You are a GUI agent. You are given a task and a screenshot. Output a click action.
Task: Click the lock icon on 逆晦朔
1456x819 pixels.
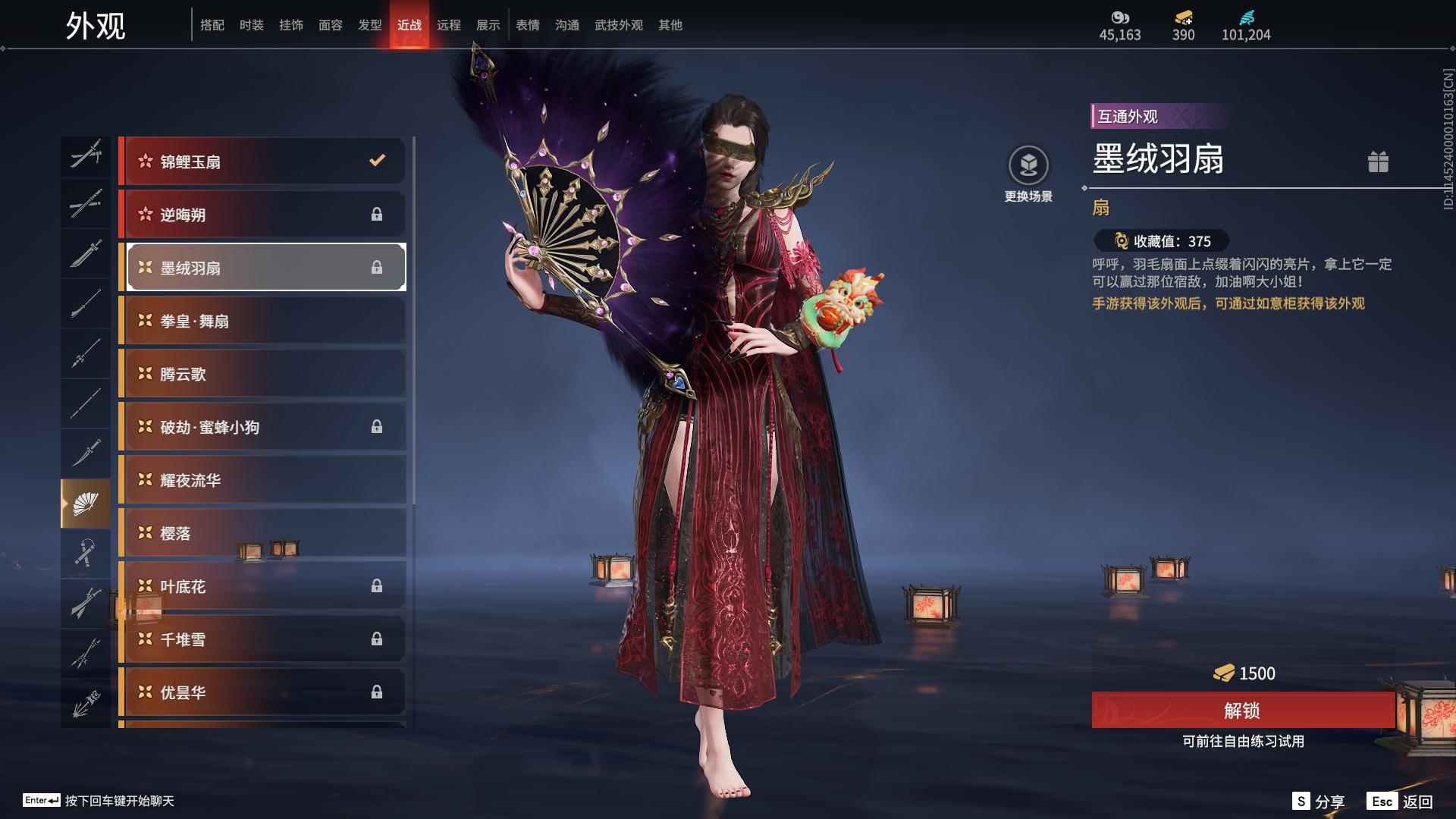(x=377, y=215)
